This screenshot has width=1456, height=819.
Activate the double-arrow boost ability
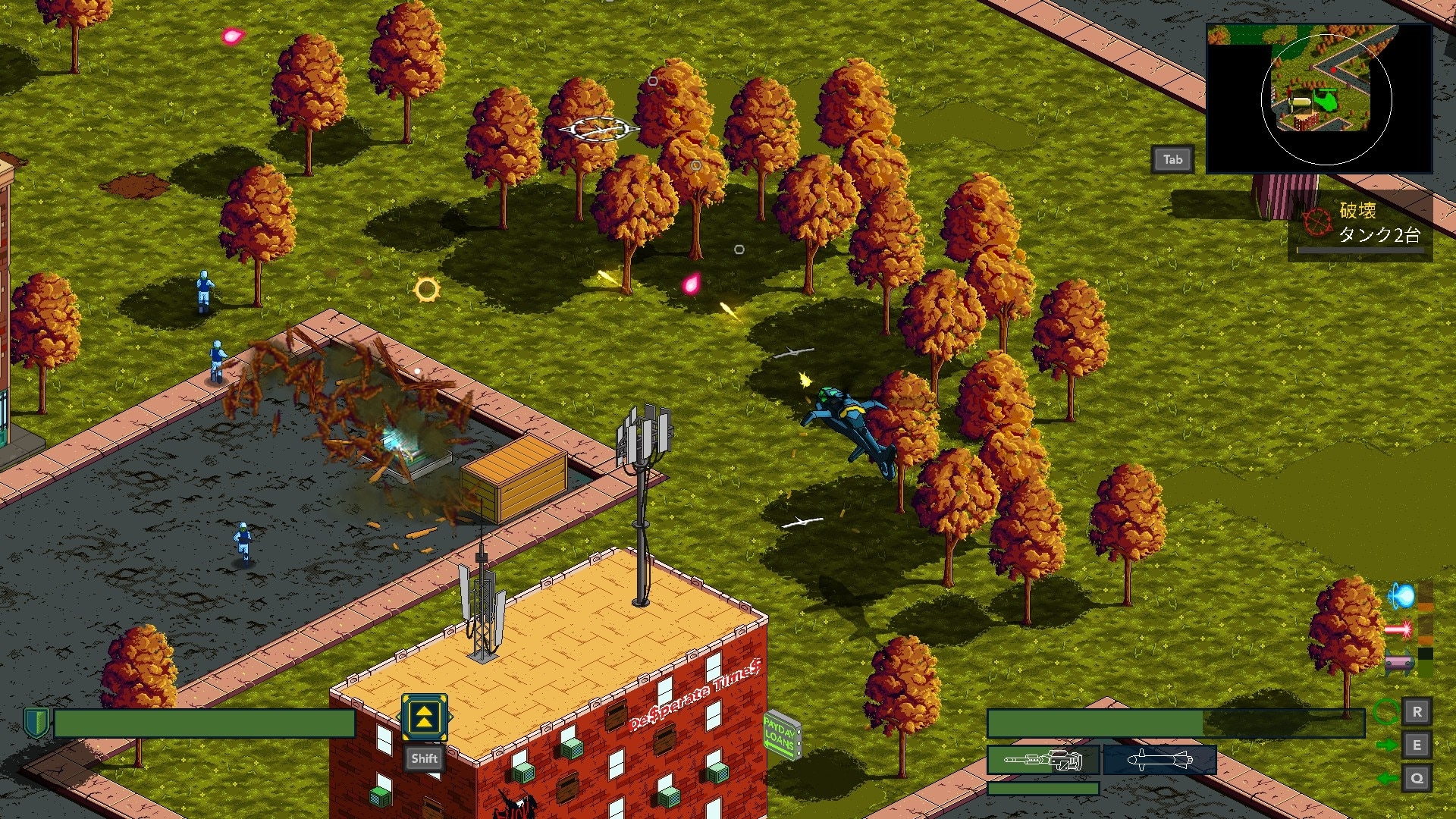(424, 717)
